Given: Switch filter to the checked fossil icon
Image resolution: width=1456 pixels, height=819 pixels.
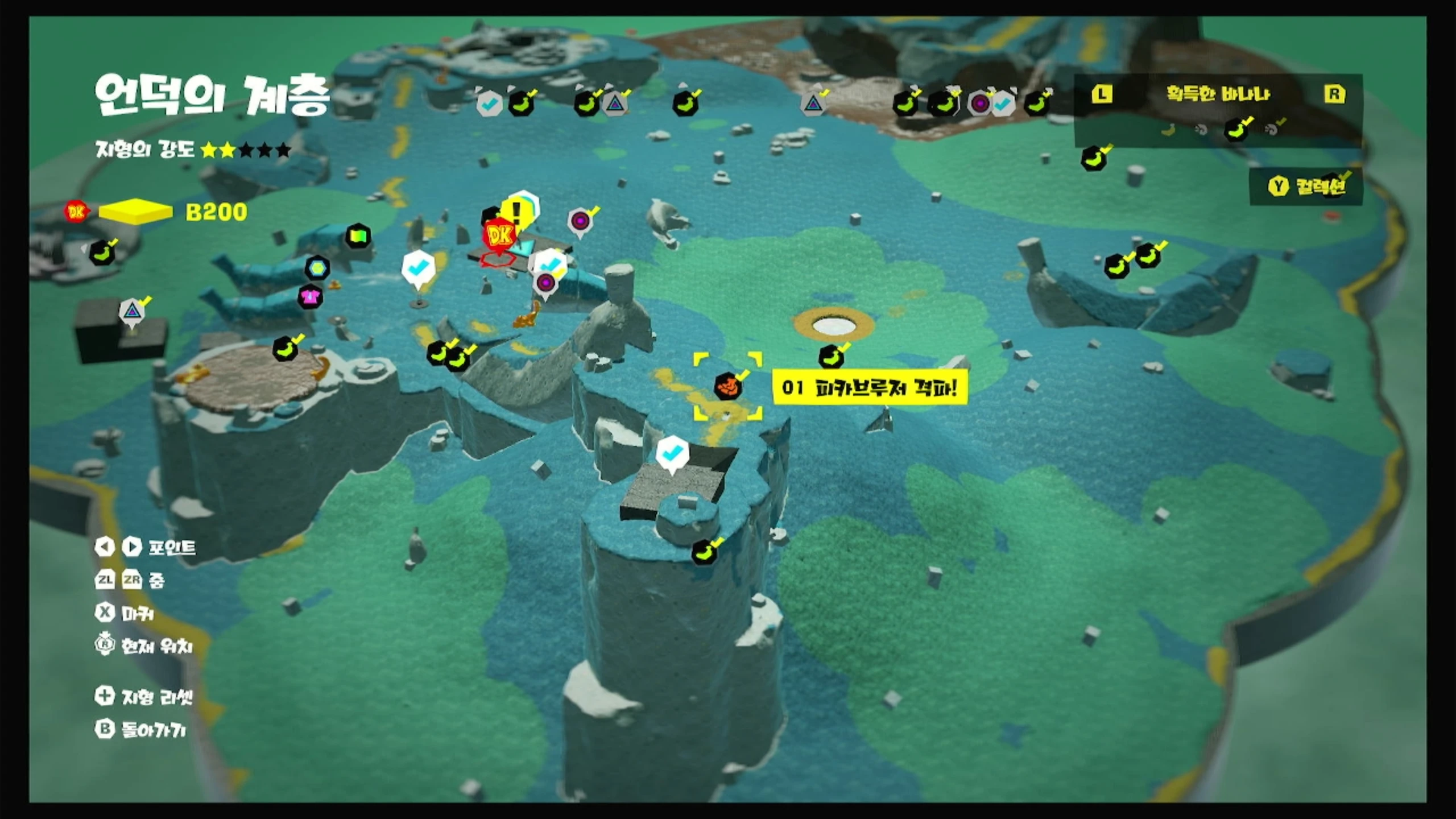Looking at the screenshot, I should pos(1273,130).
